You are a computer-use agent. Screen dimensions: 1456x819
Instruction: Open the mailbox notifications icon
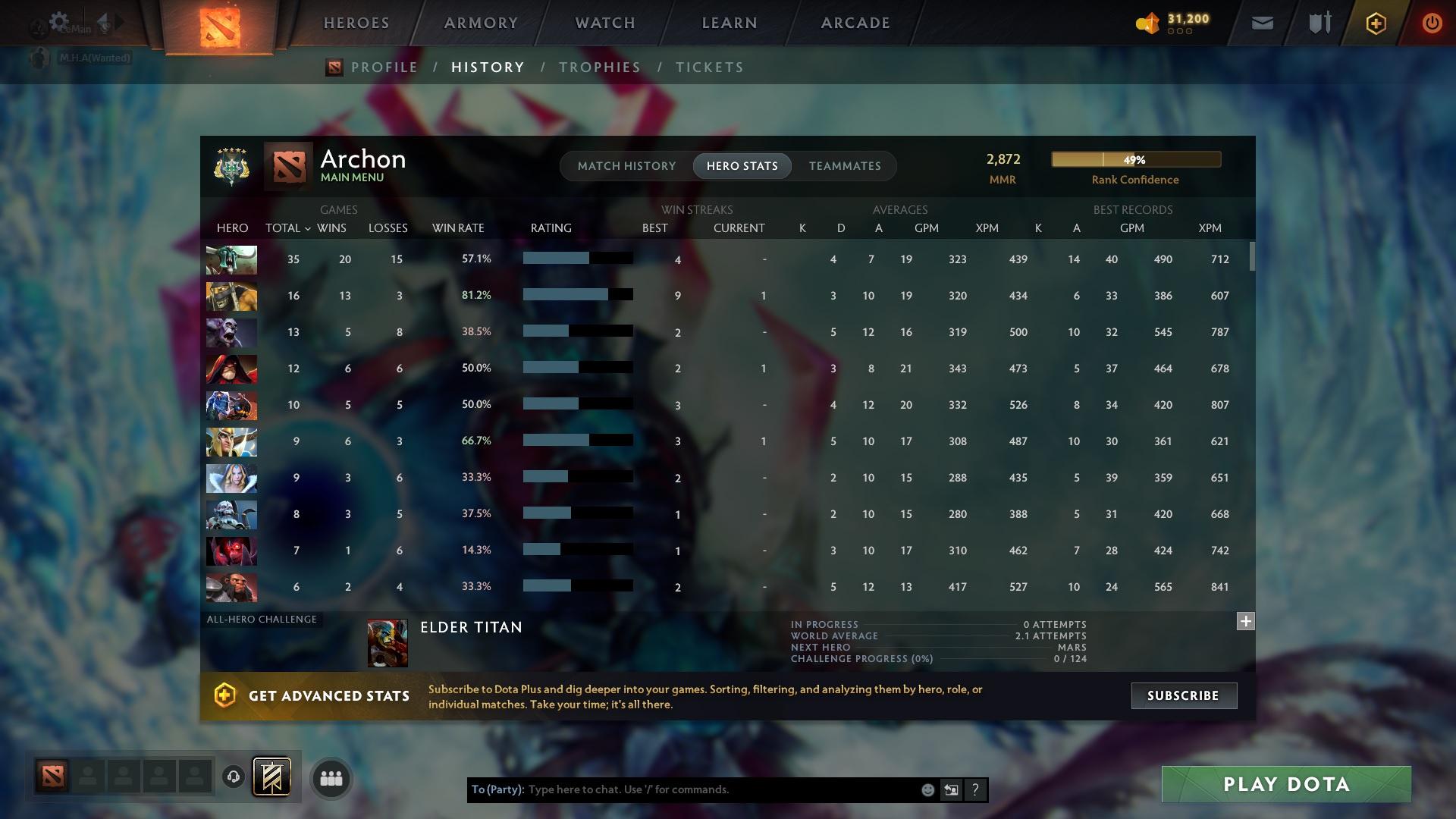[x=1261, y=23]
